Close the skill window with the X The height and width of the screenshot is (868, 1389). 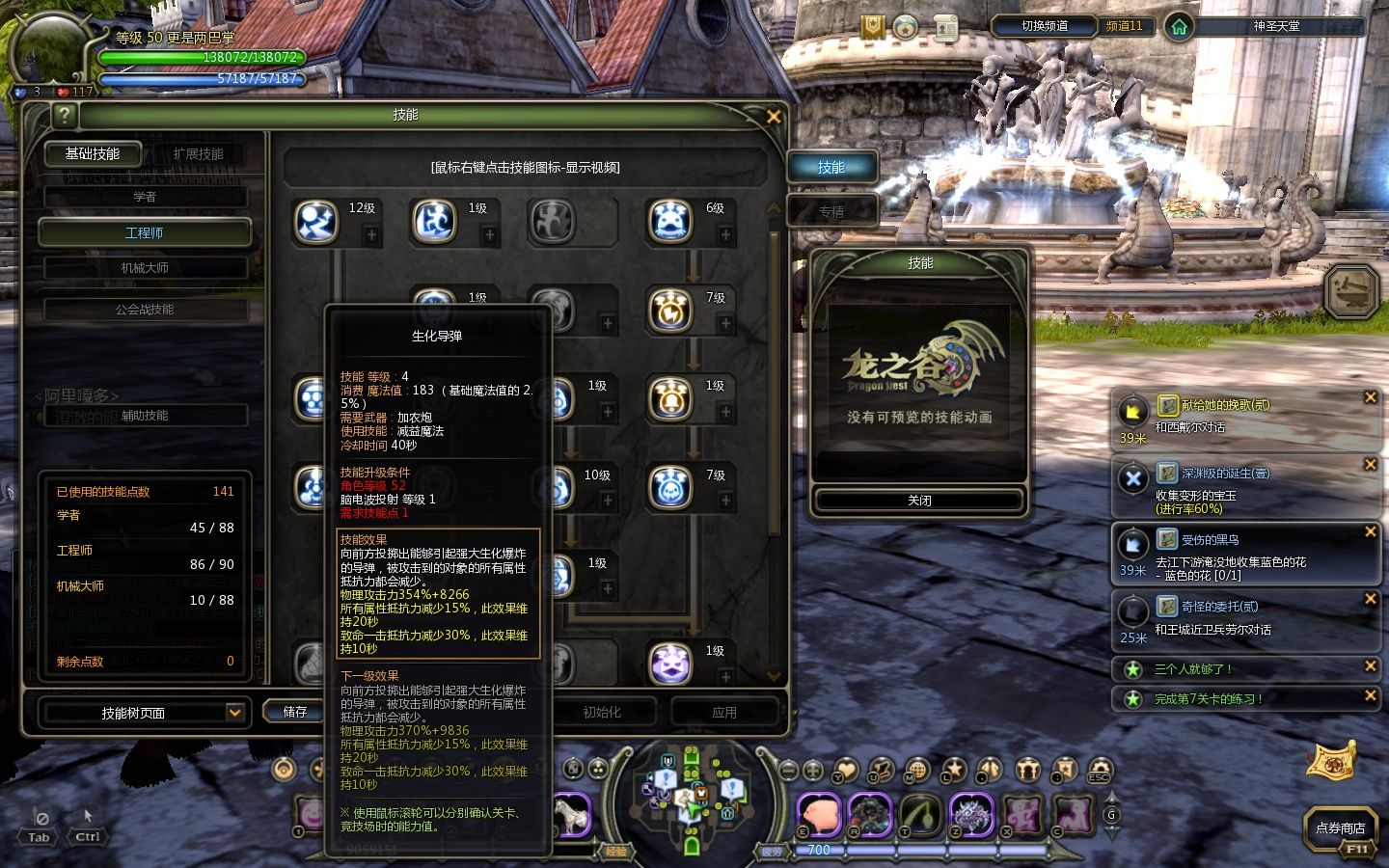coord(774,116)
